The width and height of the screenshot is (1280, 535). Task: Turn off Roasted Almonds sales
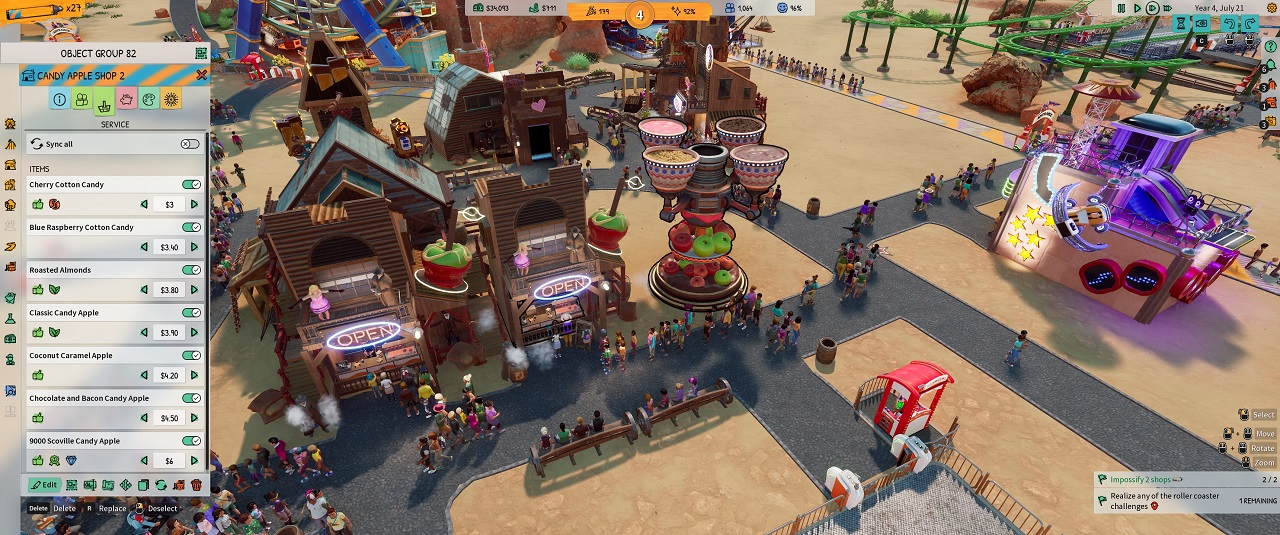tap(190, 270)
